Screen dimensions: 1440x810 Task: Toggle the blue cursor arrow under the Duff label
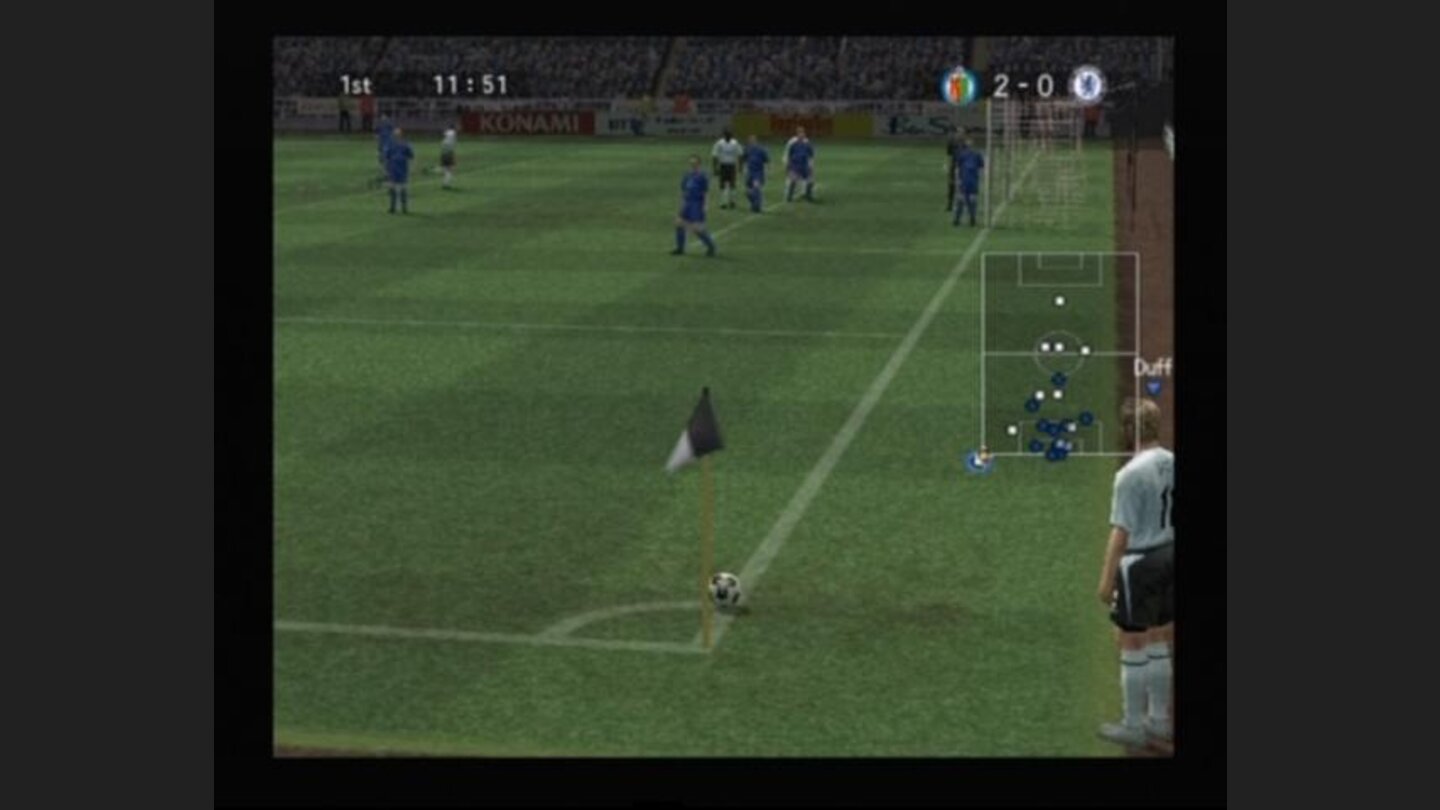[x=1152, y=385]
